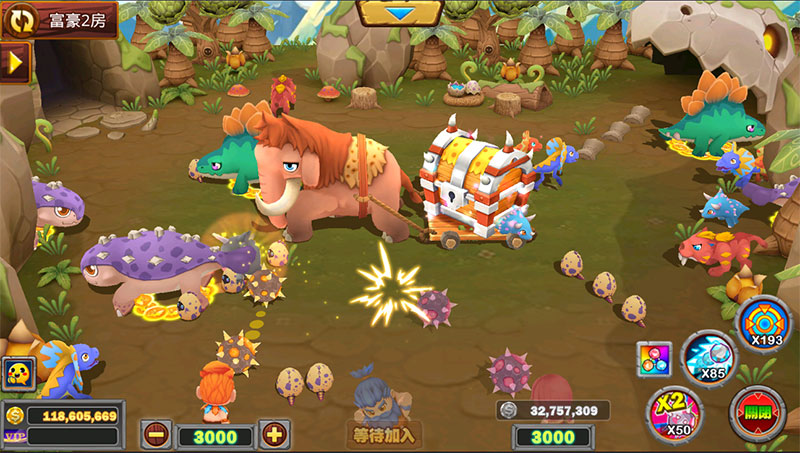Decrease the bet with the minus button
Viewport: 800px width, 453px height.
coord(156,434)
